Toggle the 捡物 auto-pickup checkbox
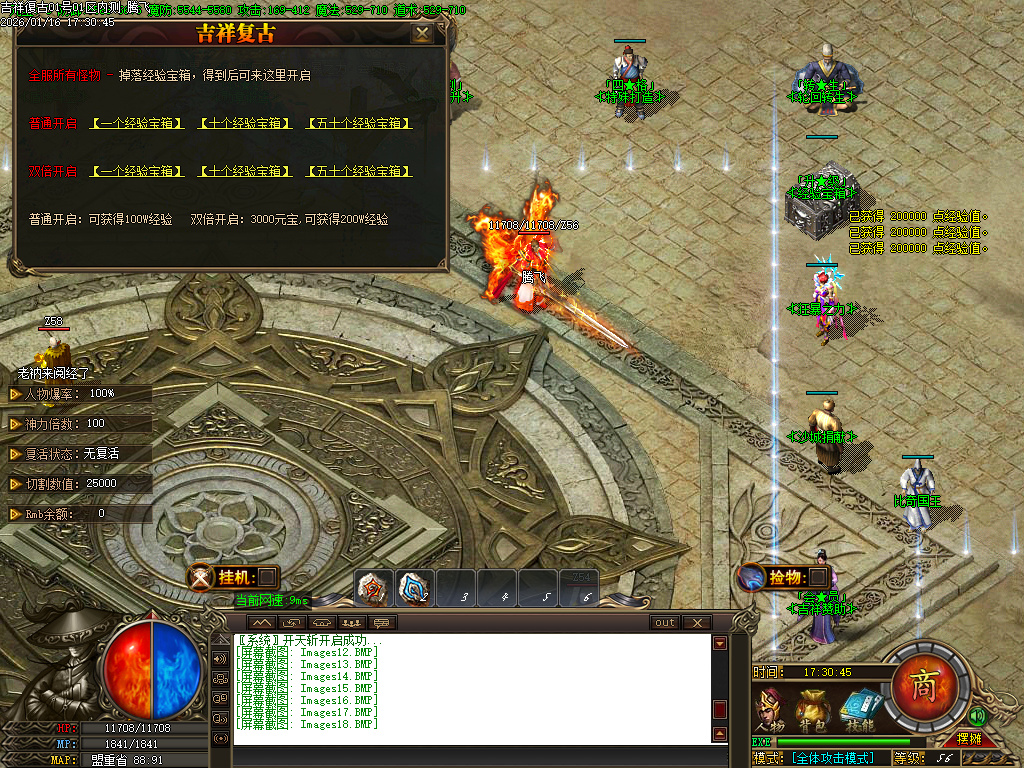The image size is (1024, 768). tap(818, 577)
